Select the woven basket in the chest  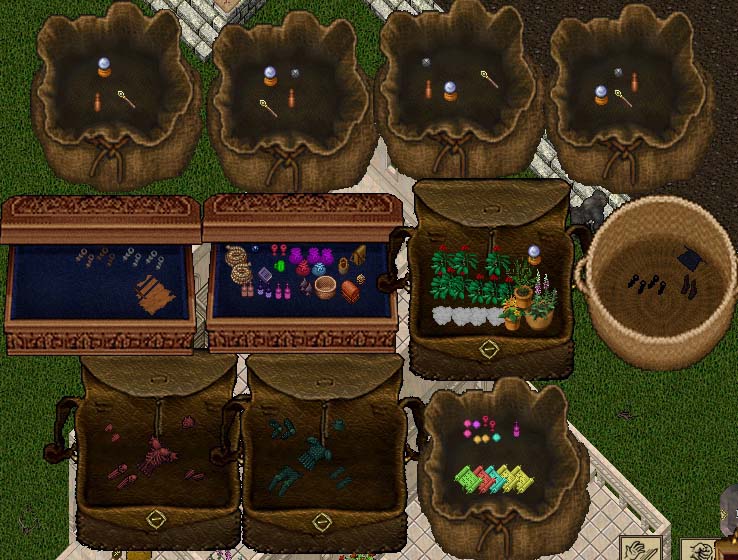pos(324,288)
